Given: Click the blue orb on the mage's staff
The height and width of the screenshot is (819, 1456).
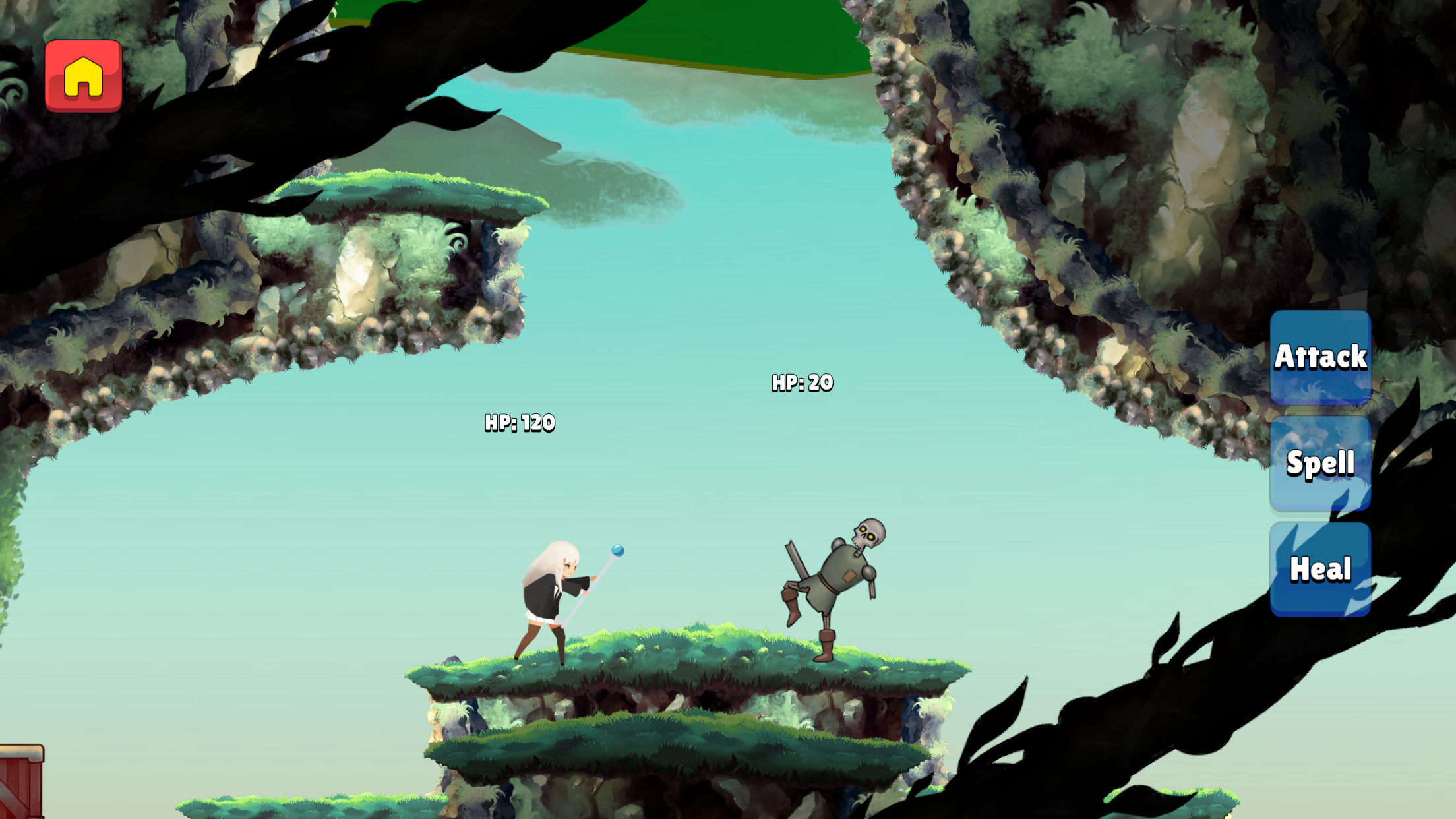Looking at the screenshot, I should pyautogui.click(x=619, y=550).
